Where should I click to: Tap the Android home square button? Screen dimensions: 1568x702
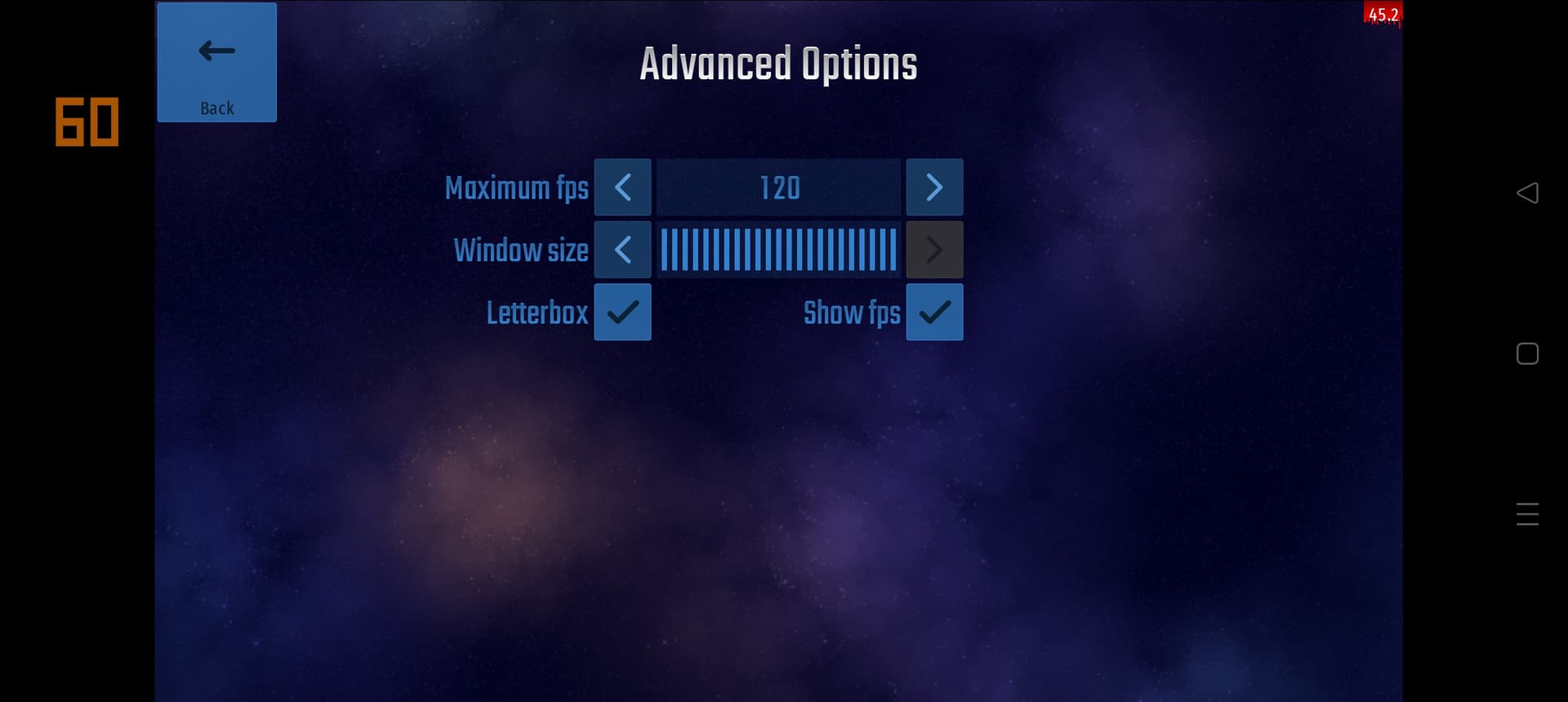(x=1527, y=353)
